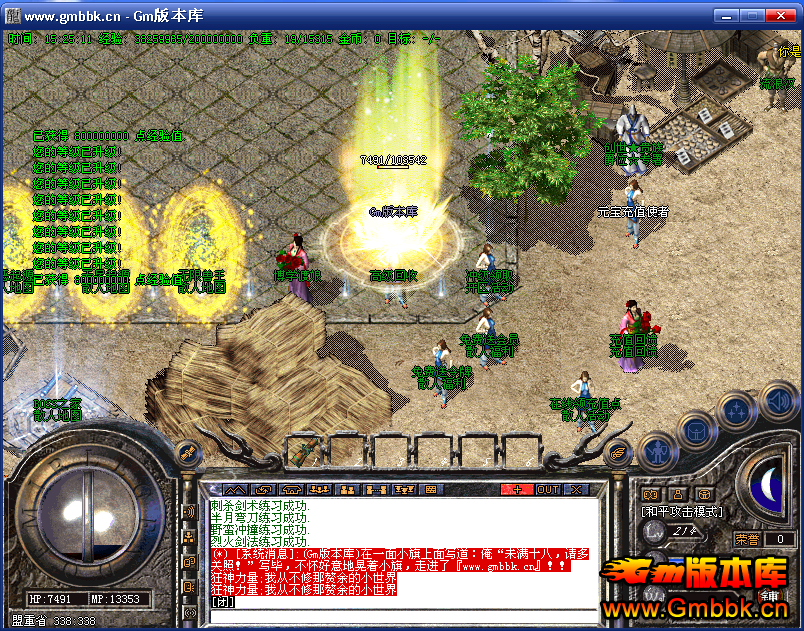Click the red plus button on the chat bar
The image size is (804, 631).
(x=517, y=490)
